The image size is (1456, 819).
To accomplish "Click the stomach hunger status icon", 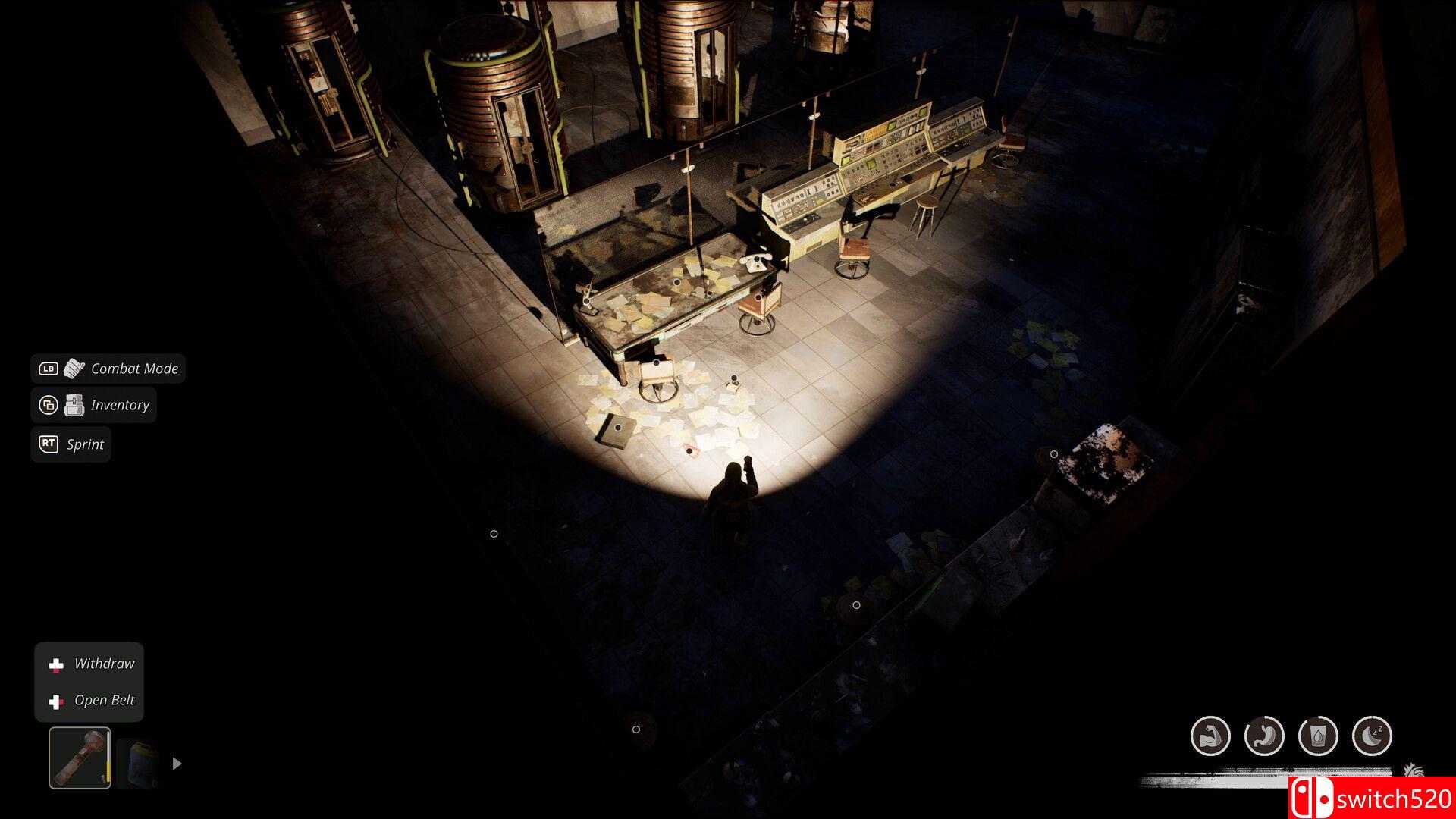I will (1265, 736).
